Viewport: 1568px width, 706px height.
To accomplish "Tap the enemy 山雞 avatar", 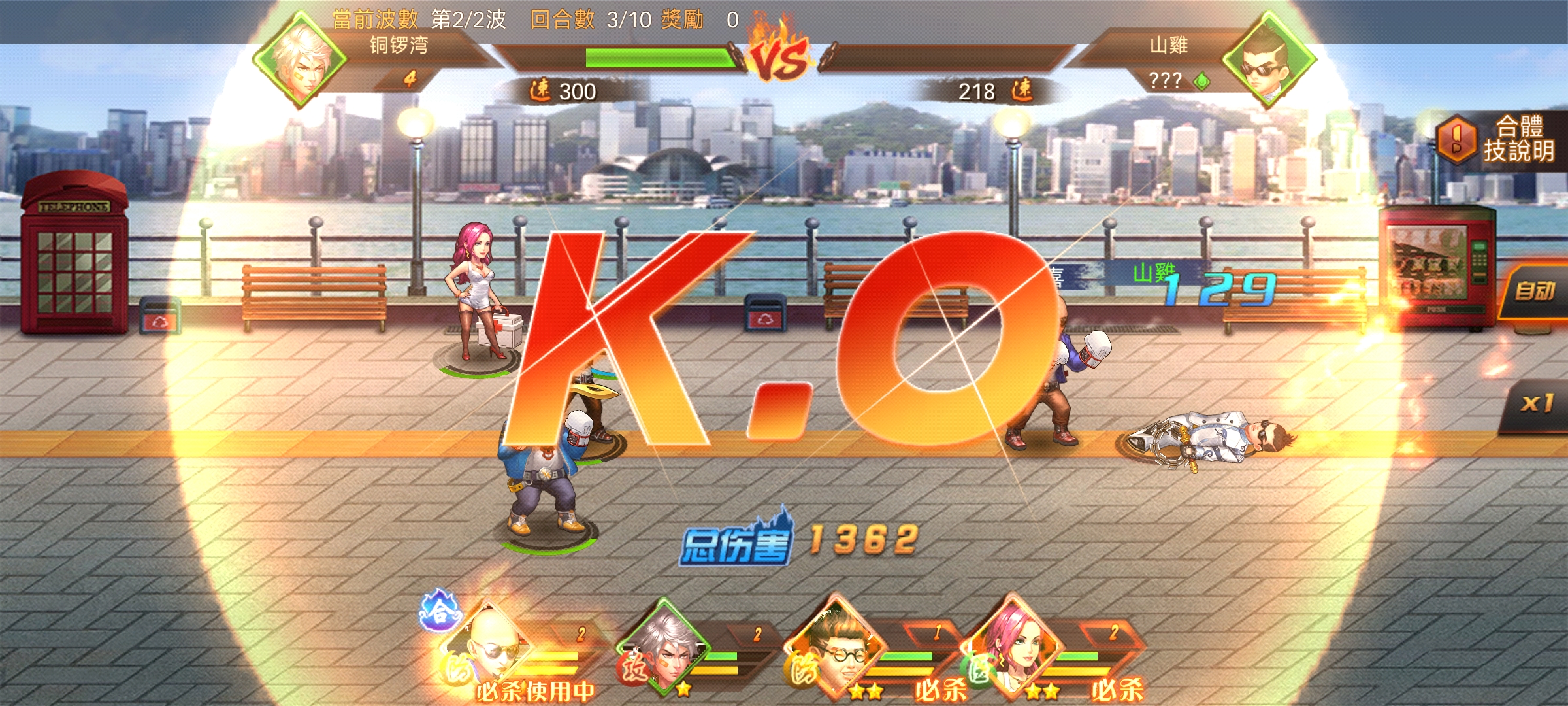I will pyautogui.click(x=1267, y=60).
